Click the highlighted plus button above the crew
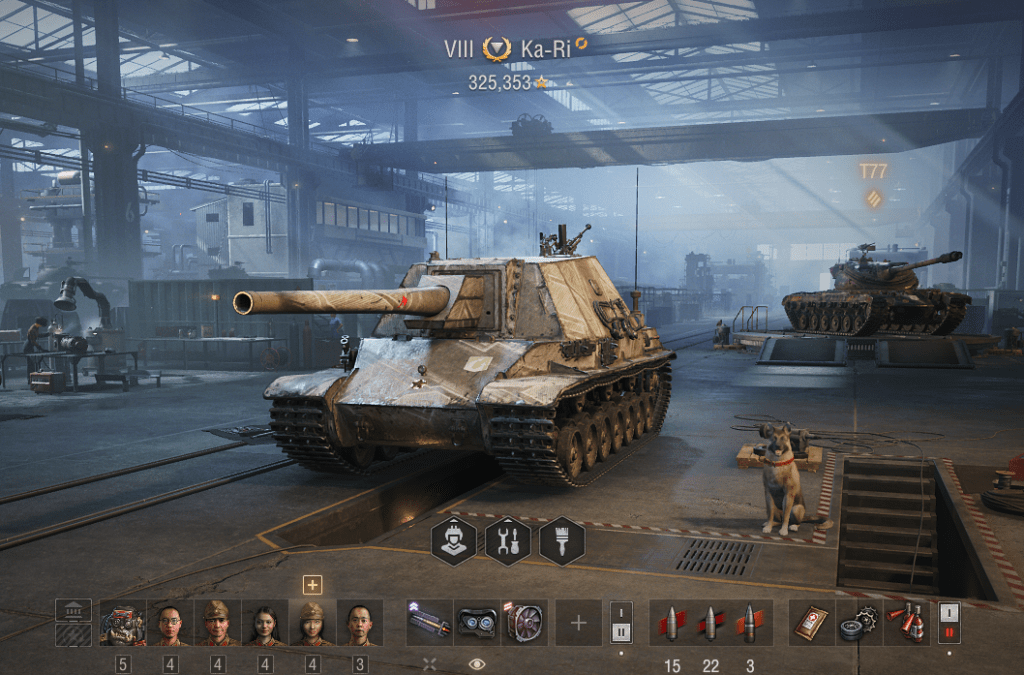The height and width of the screenshot is (675, 1024). (313, 585)
